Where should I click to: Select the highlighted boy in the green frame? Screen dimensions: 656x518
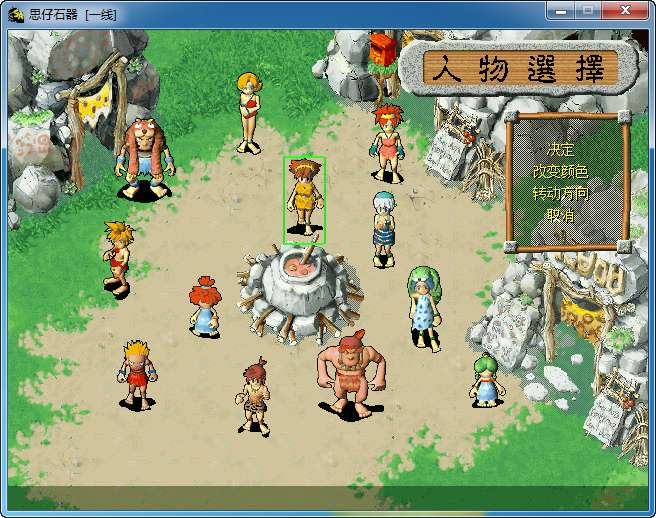tap(304, 199)
